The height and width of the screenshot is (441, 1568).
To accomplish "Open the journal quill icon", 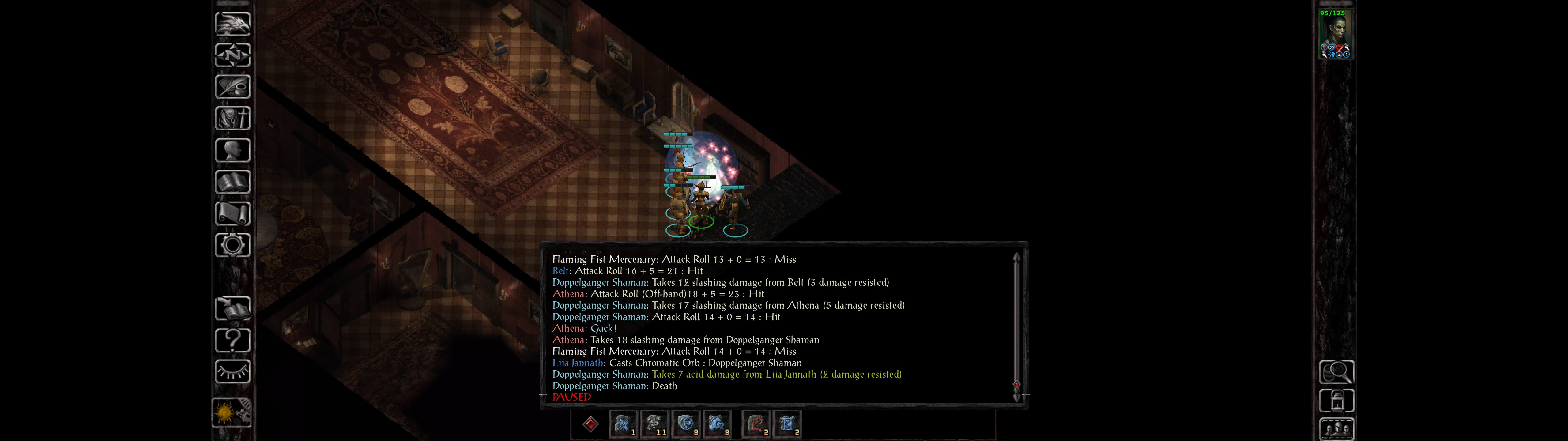I will click(232, 87).
